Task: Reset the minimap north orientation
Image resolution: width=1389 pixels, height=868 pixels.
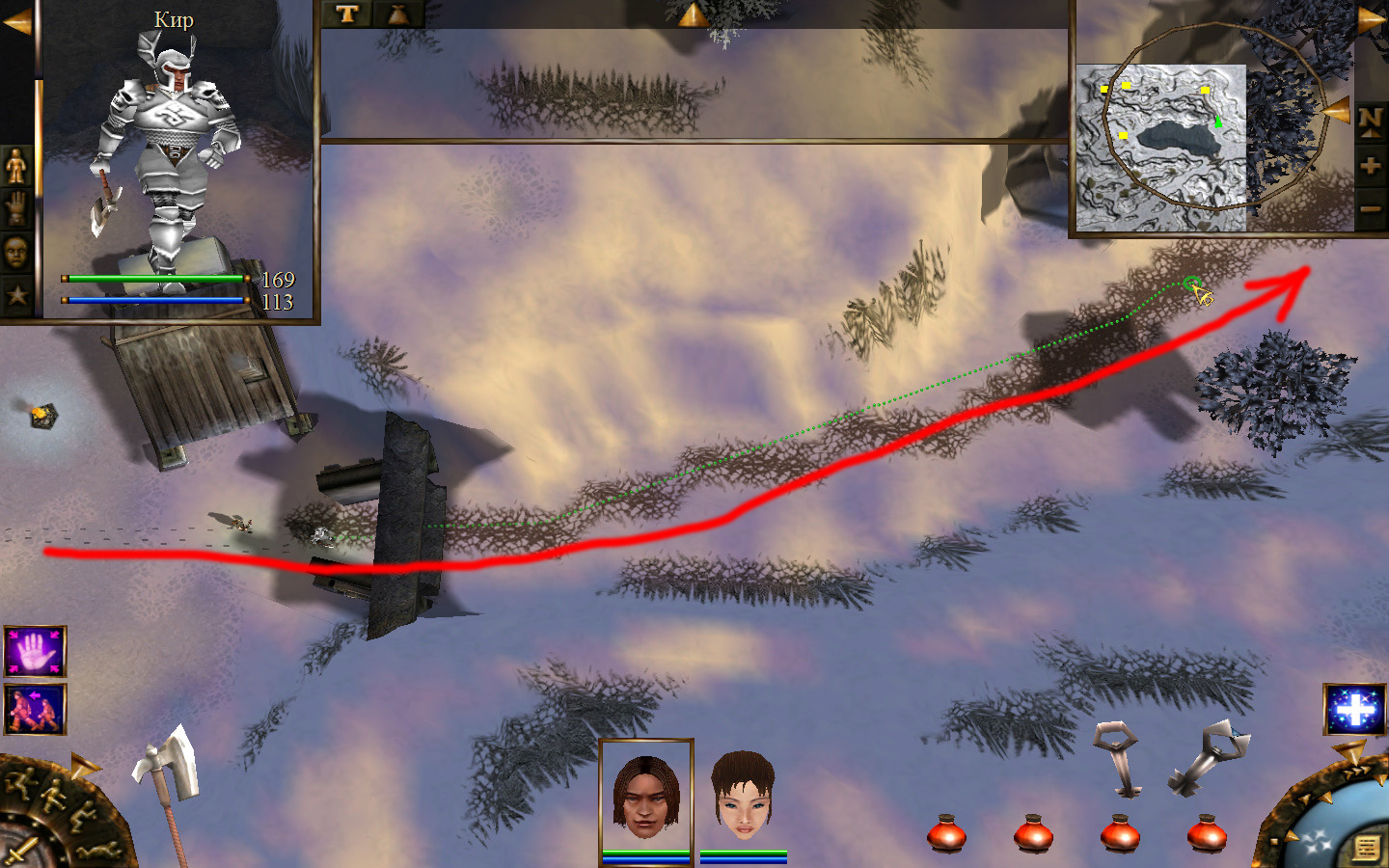Action: click(x=1371, y=122)
